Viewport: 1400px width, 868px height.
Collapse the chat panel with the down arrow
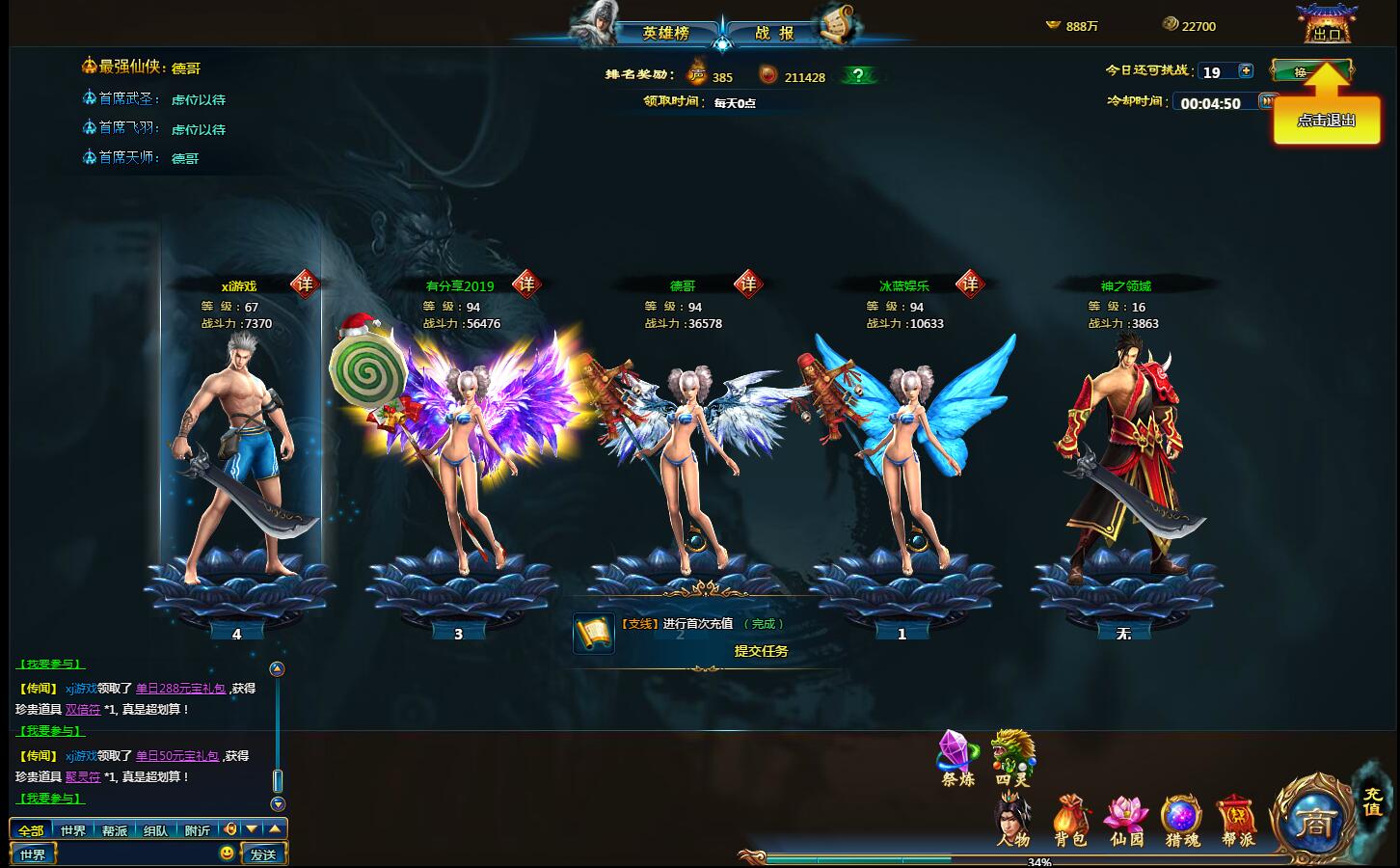coord(253,828)
